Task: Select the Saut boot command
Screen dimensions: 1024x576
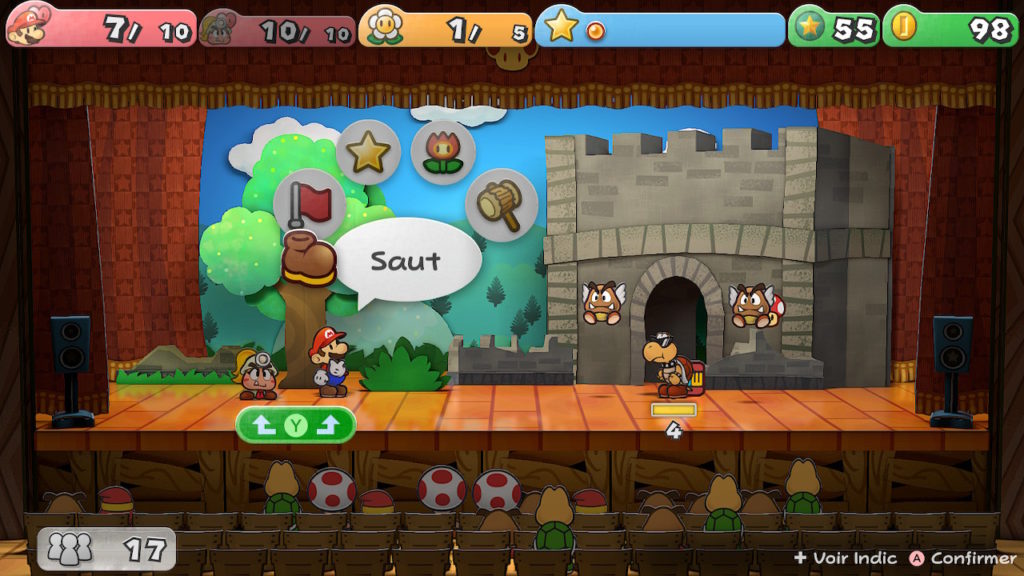Action: (x=308, y=259)
